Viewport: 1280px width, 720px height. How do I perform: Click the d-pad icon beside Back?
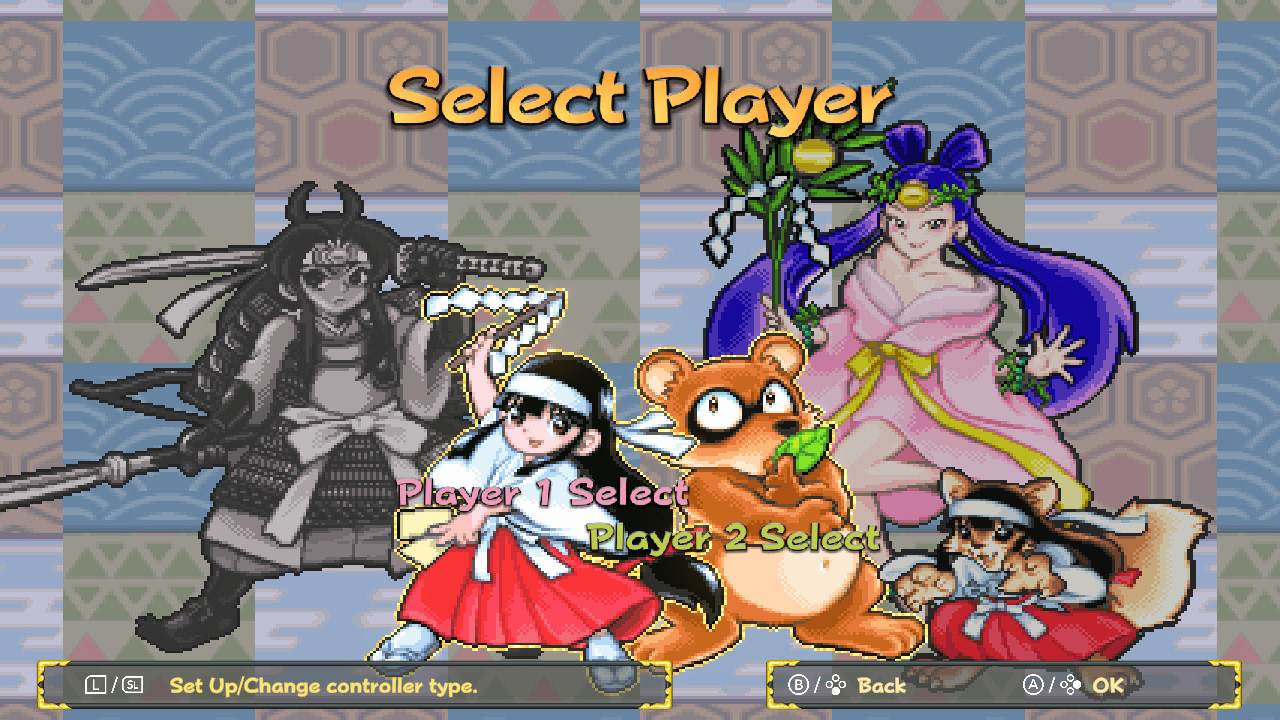836,684
